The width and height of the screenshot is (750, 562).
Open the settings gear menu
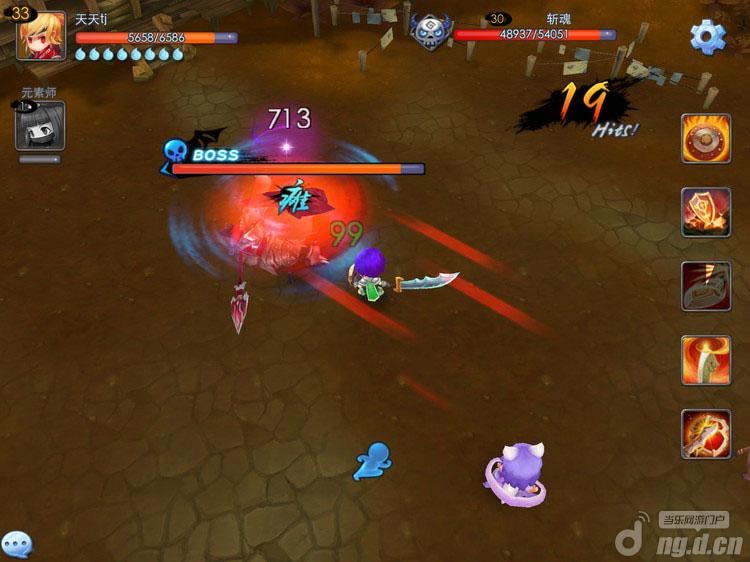(708, 37)
